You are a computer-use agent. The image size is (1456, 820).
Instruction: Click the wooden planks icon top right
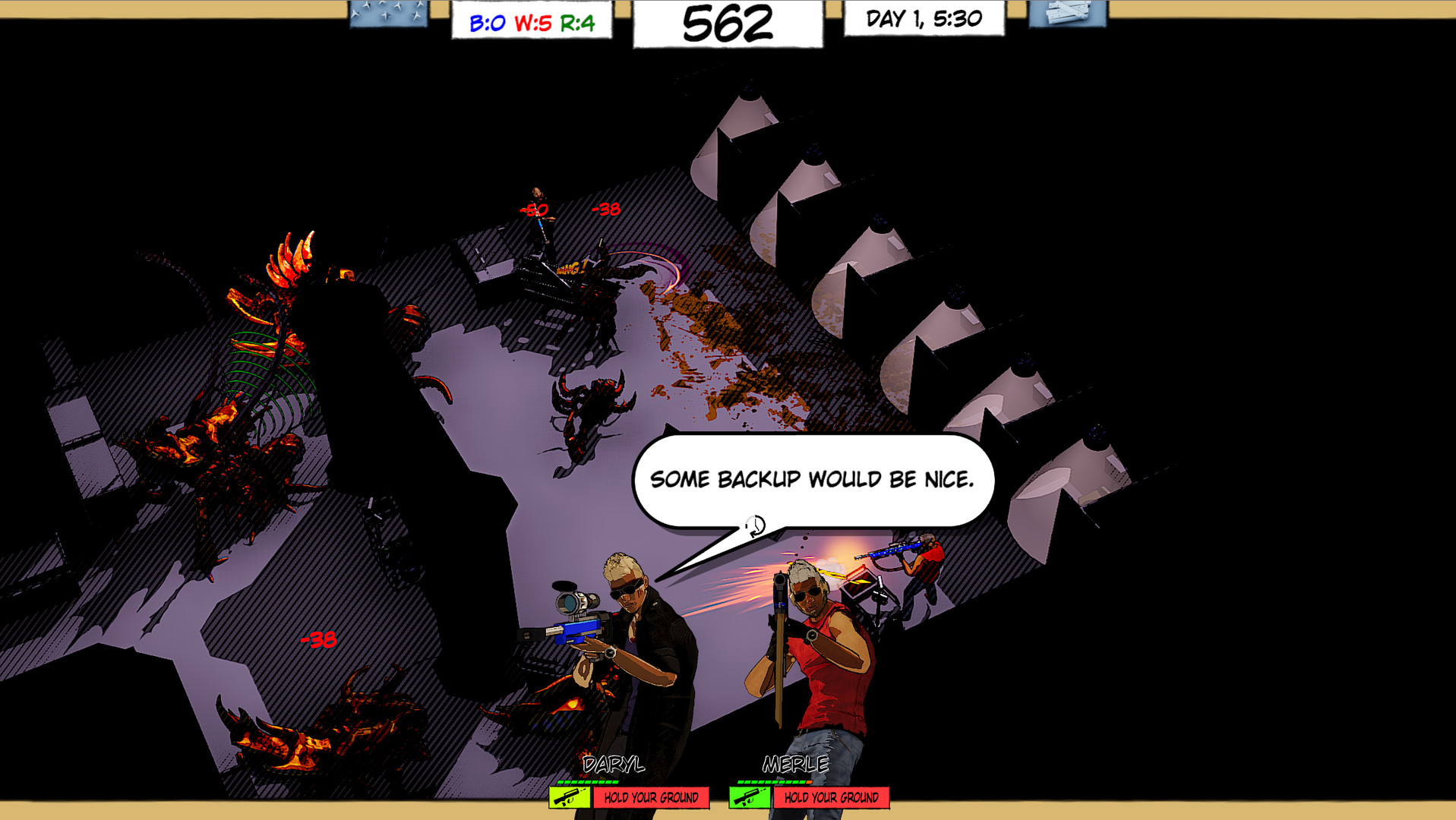point(1066,16)
